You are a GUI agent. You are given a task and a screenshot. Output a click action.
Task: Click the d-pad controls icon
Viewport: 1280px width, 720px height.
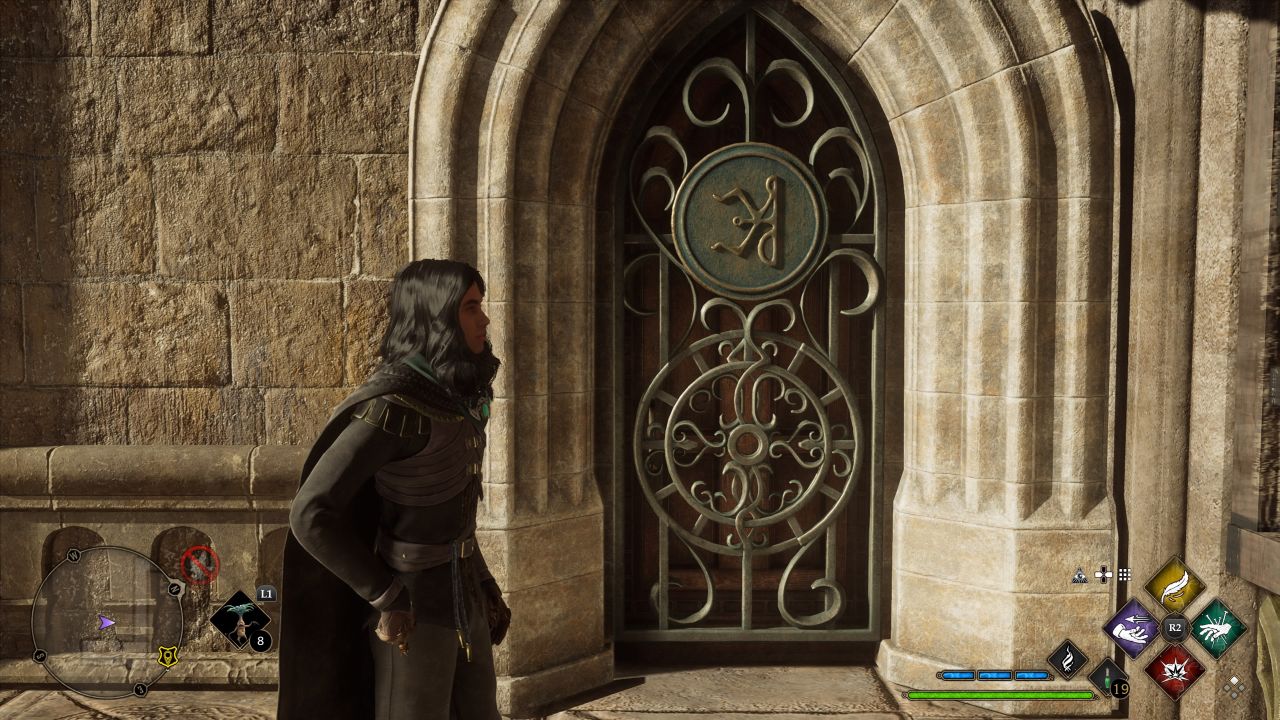[x=1103, y=573]
